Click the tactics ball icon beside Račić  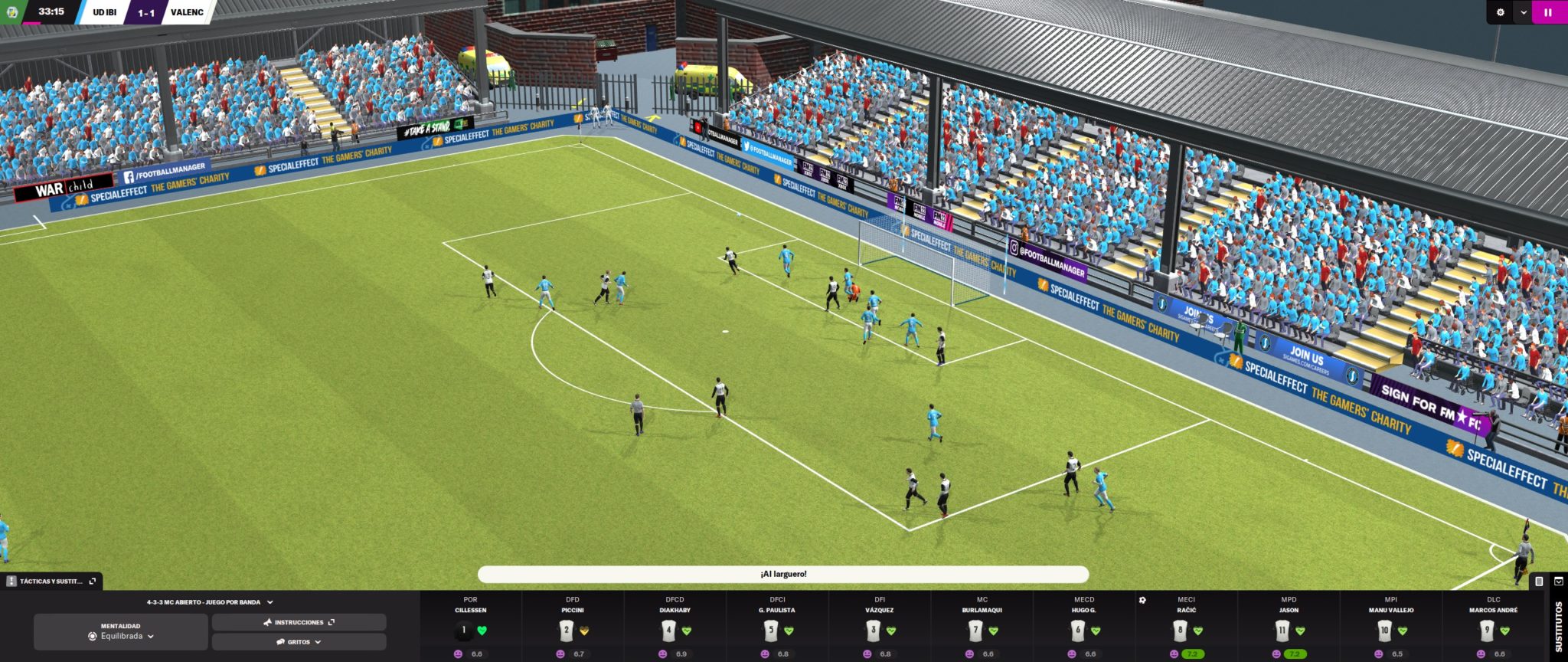(1142, 598)
